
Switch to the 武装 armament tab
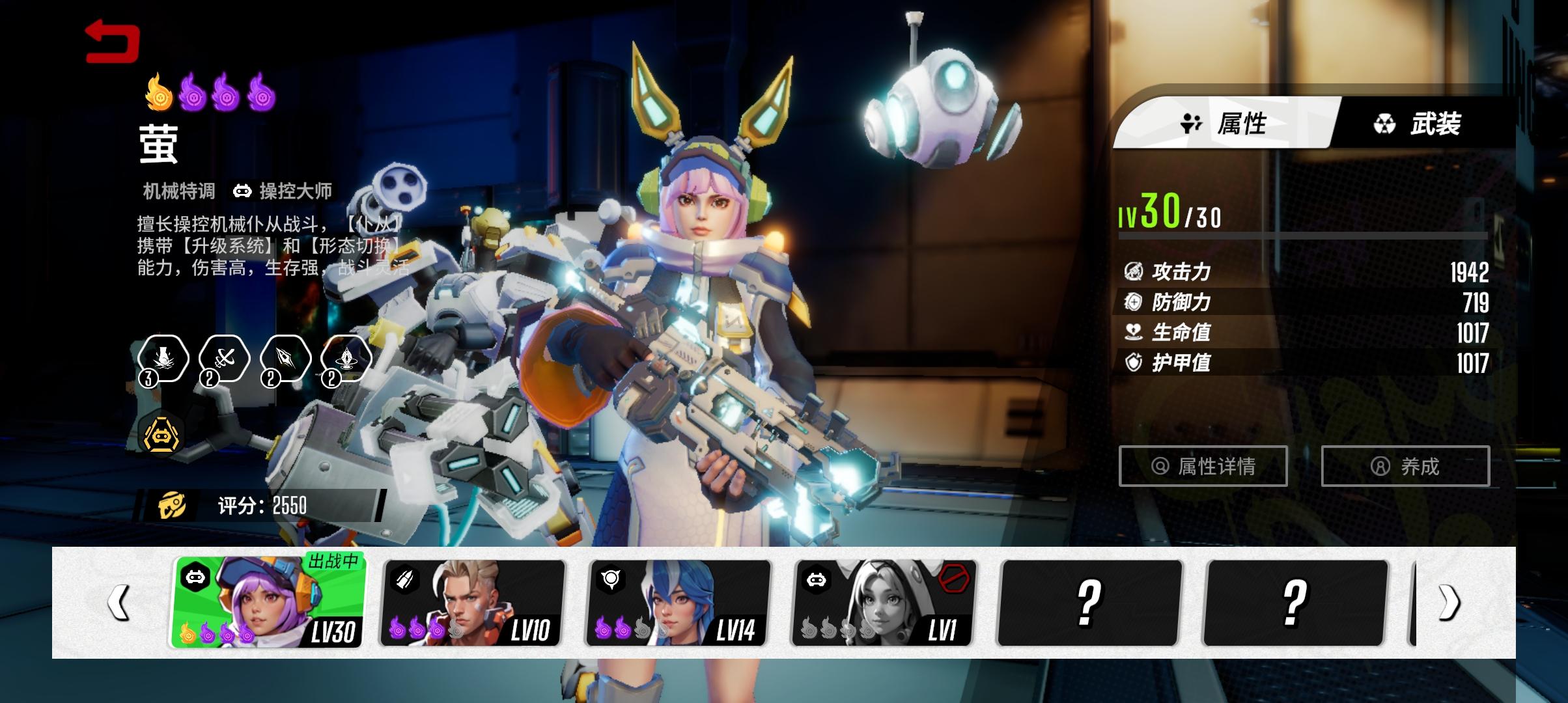click(1418, 123)
